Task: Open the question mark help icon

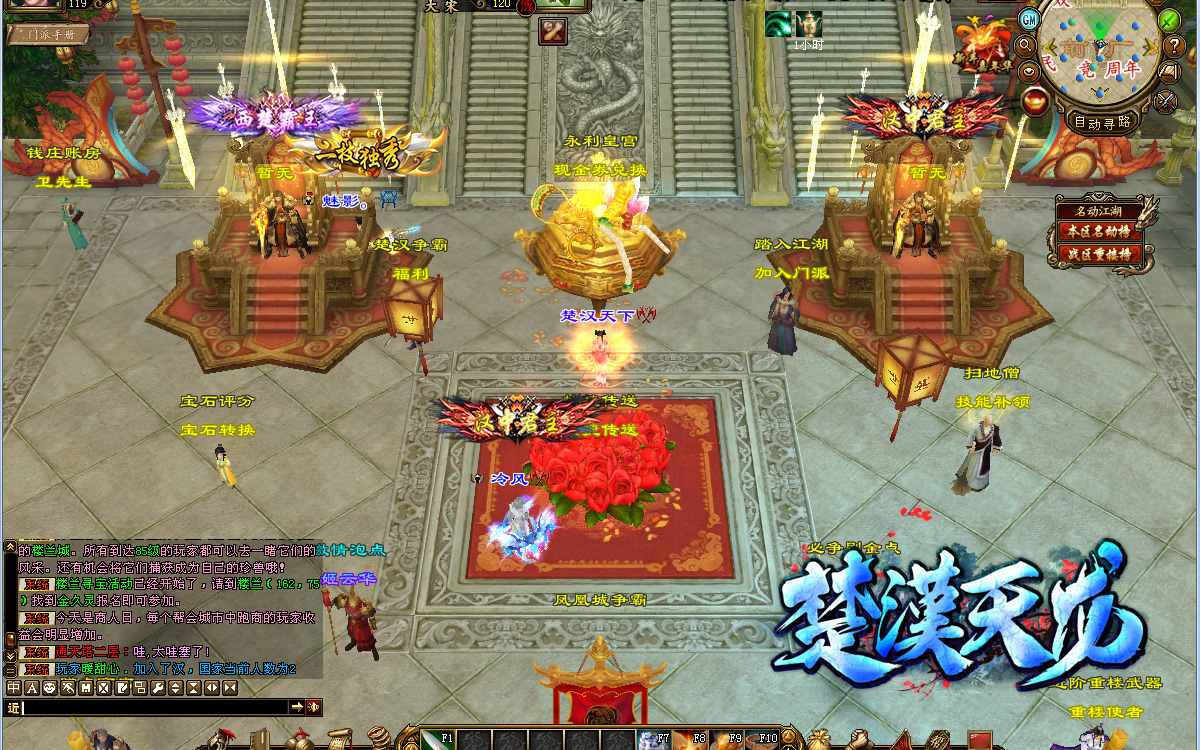Action: [x=1174, y=46]
